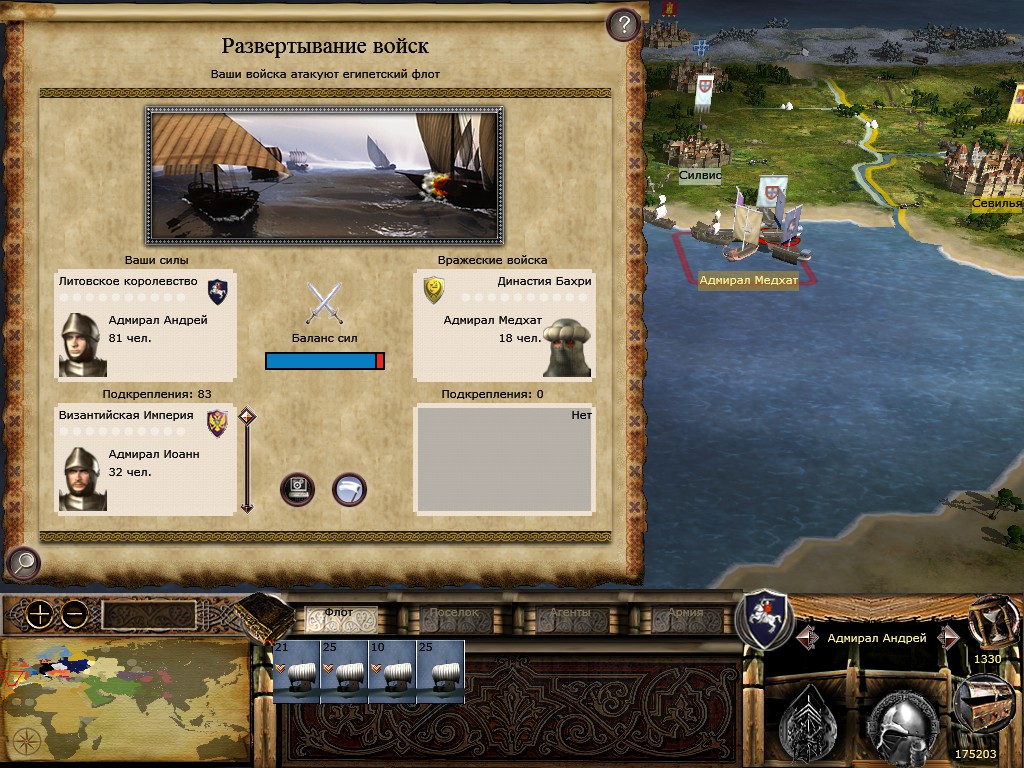Open the help question mark button
The width and height of the screenshot is (1024, 768).
tap(623, 24)
